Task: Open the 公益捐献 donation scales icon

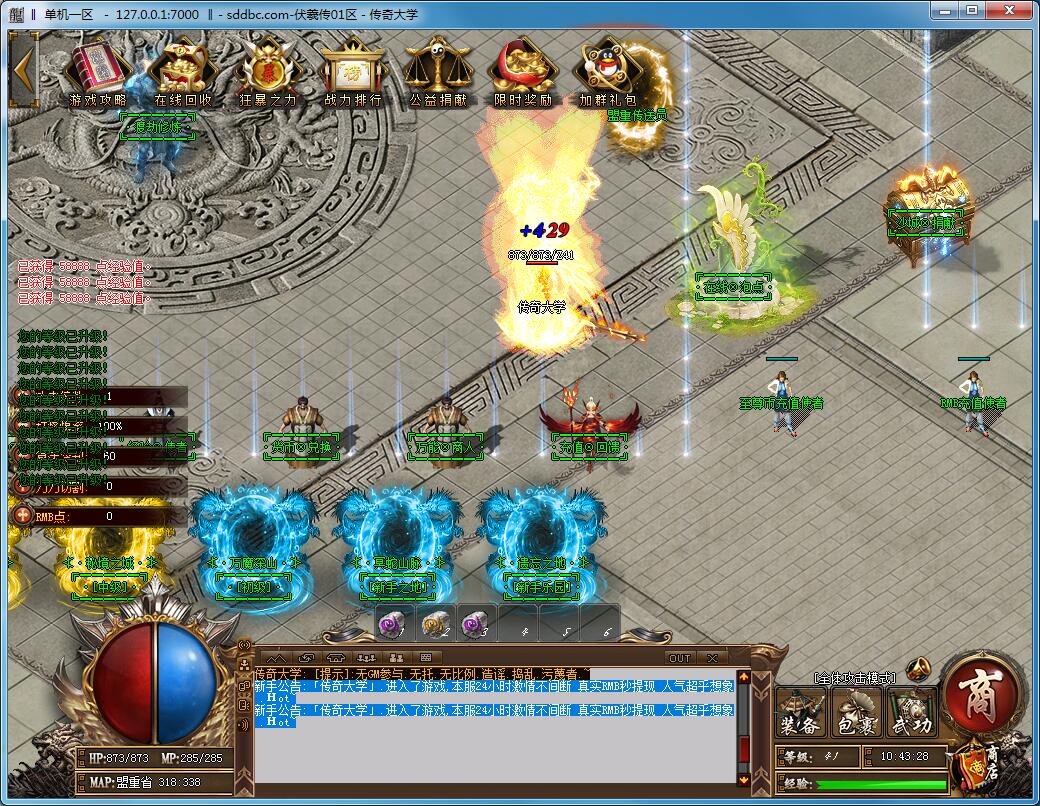Action: [x=438, y=70]
